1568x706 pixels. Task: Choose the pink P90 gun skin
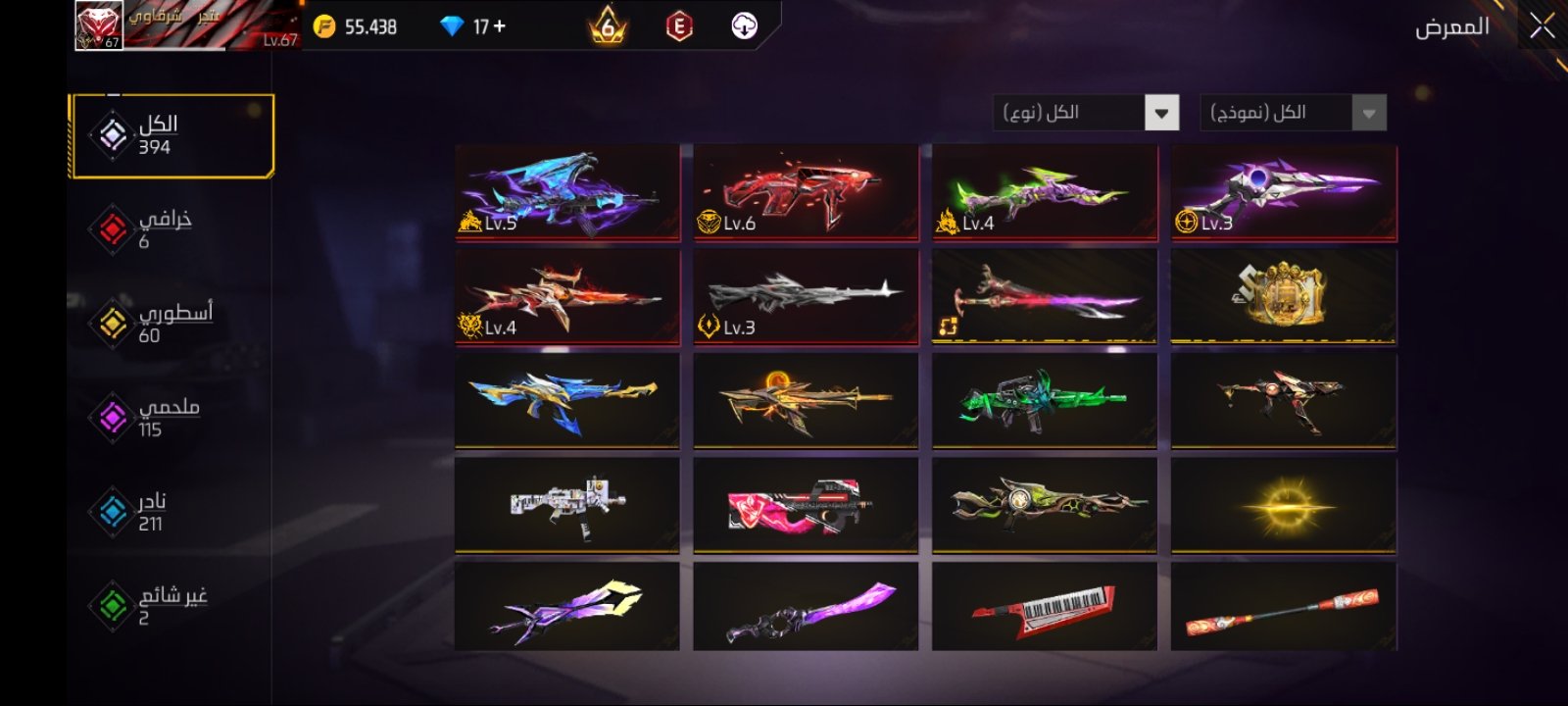tap(806, 505)
